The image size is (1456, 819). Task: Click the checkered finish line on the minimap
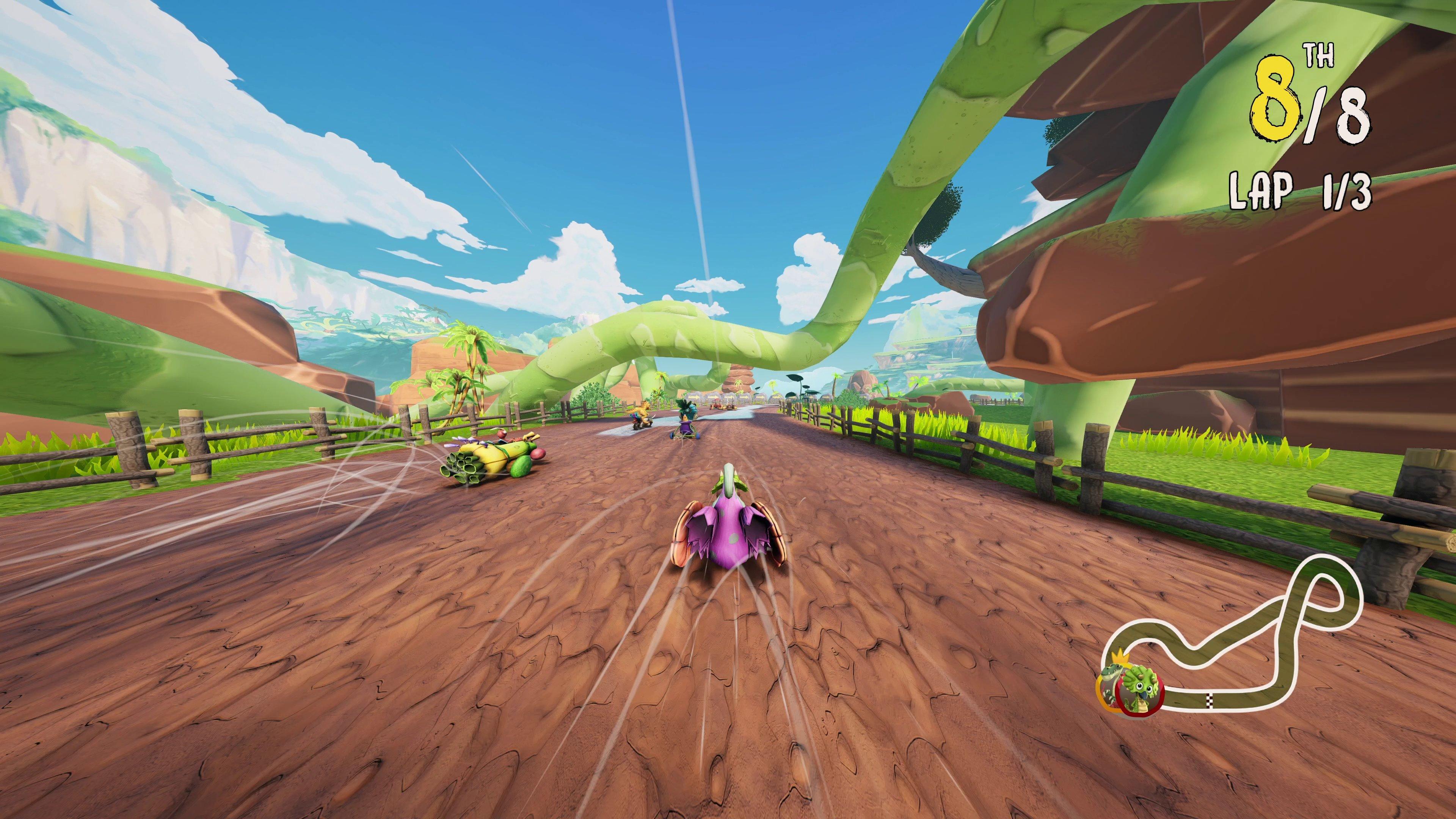pyautogui.click(x=1210, y=700)
